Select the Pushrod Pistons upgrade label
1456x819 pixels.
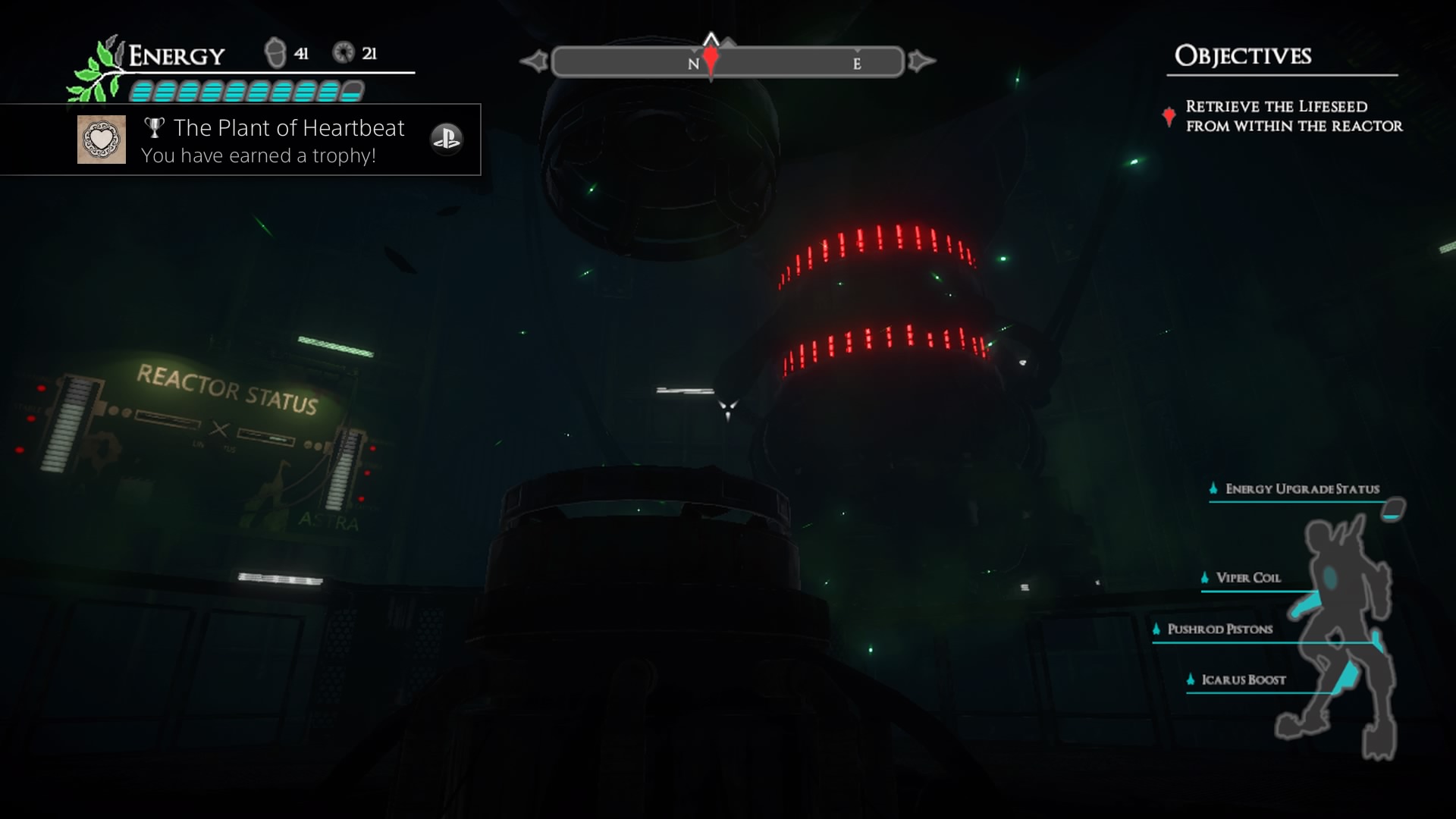[1219, 629]
